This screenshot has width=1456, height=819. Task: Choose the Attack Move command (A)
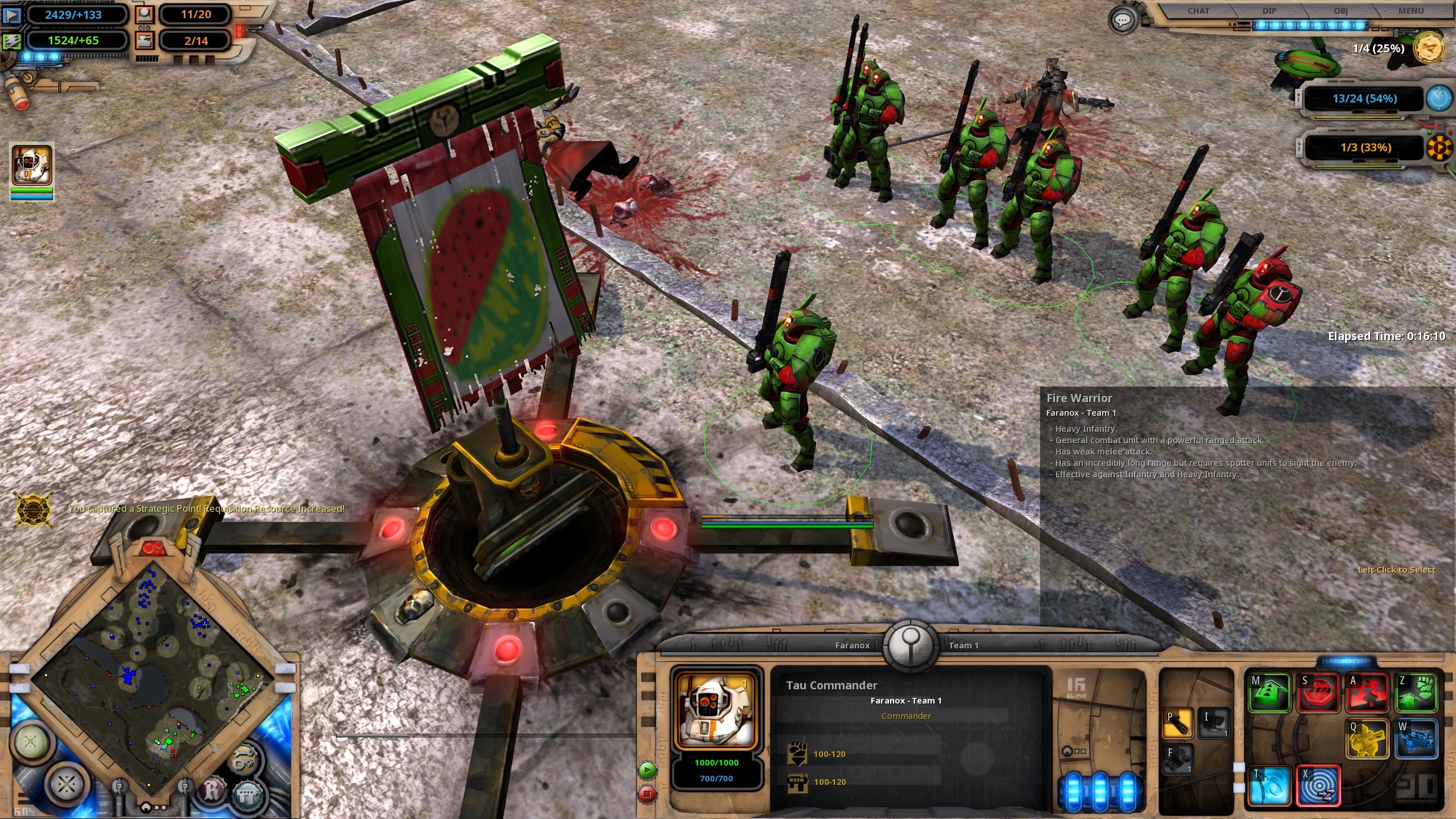coord(1367,692)
